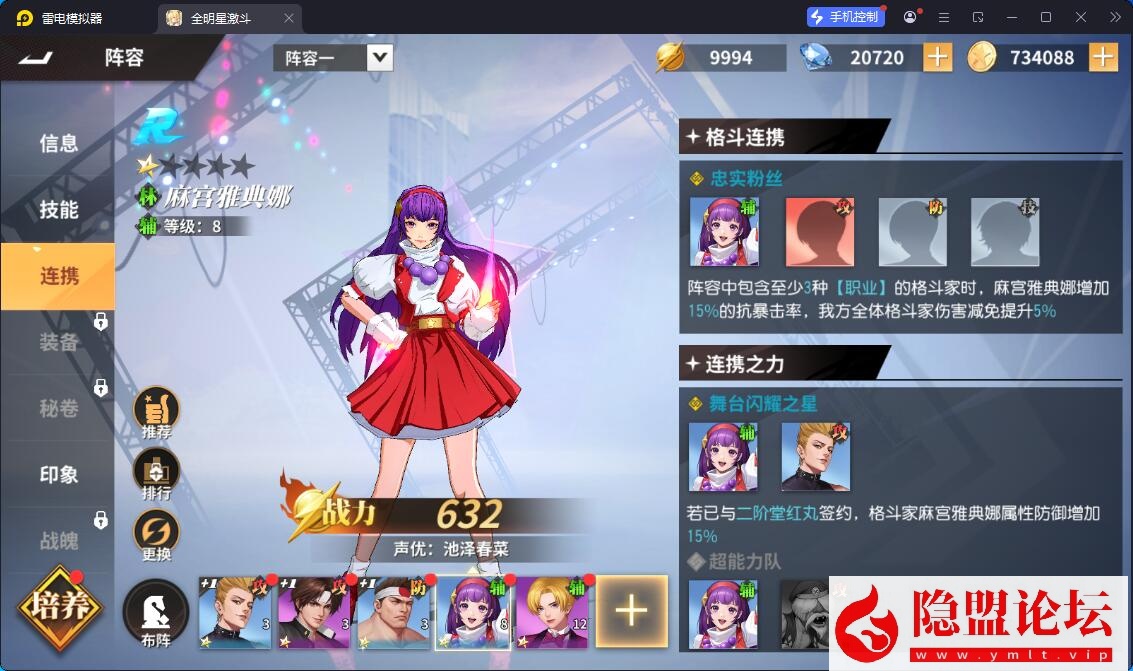Go back using the top-left arrow
The image size is (1133, 671).
pos(37,58)
